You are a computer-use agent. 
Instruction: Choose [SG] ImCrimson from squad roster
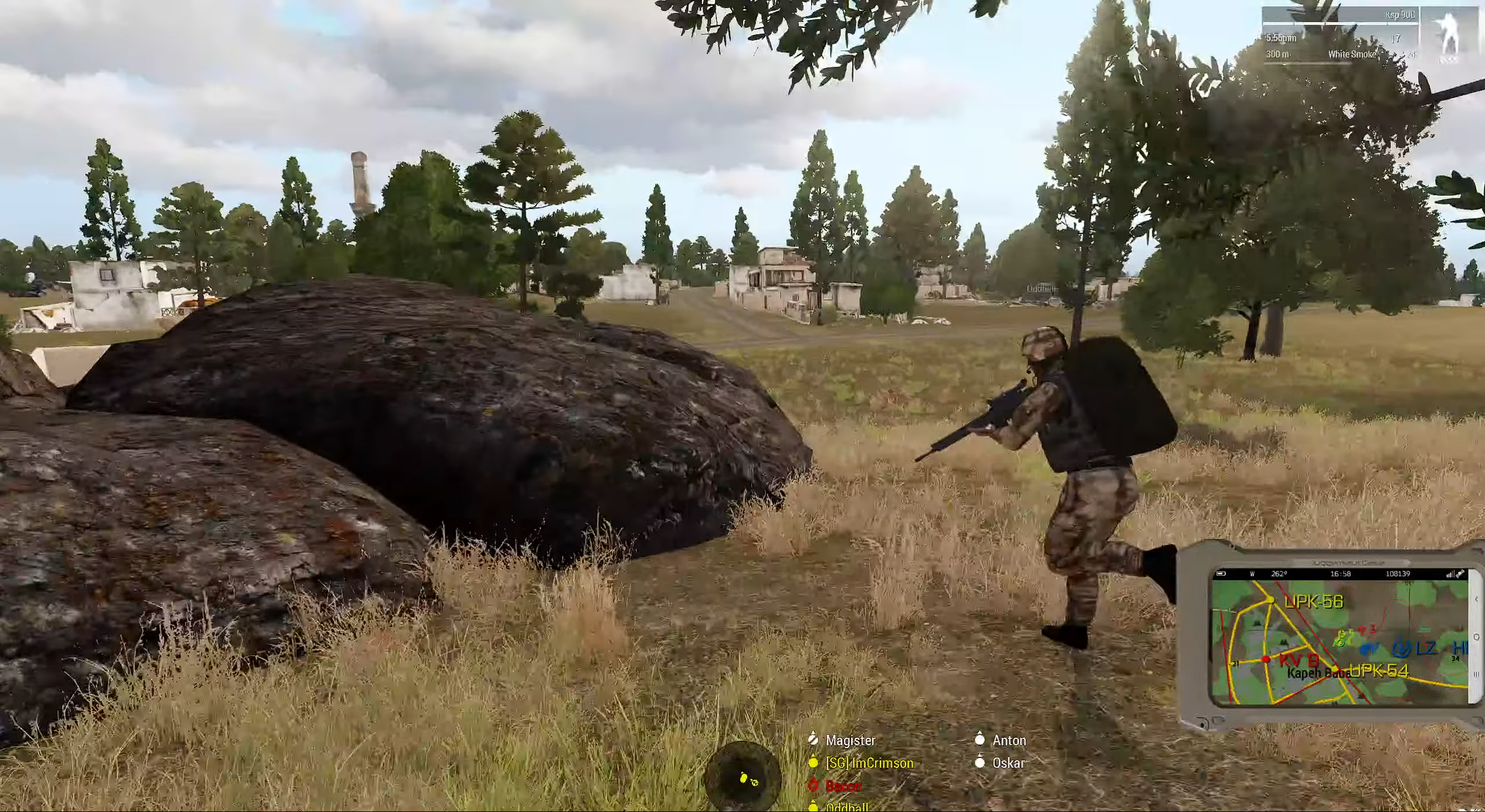coord(868,763)
